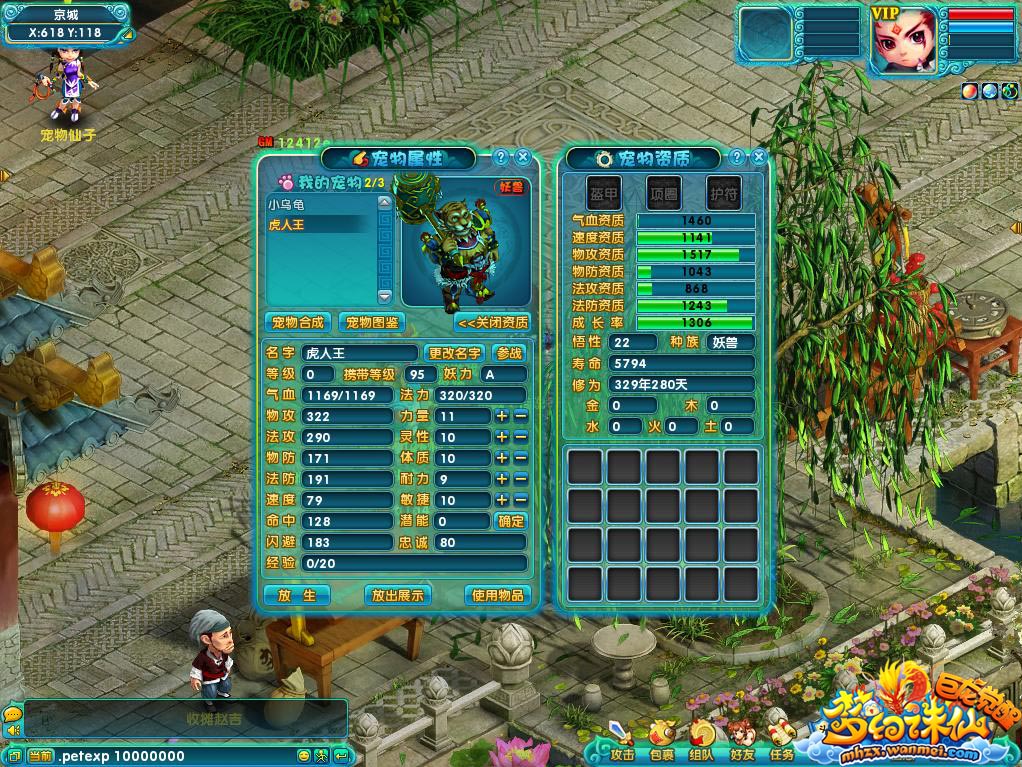Close the 宠物资质 pet aptitude window
This screenshot has height=767, width=1022.
tap(759, 157)
